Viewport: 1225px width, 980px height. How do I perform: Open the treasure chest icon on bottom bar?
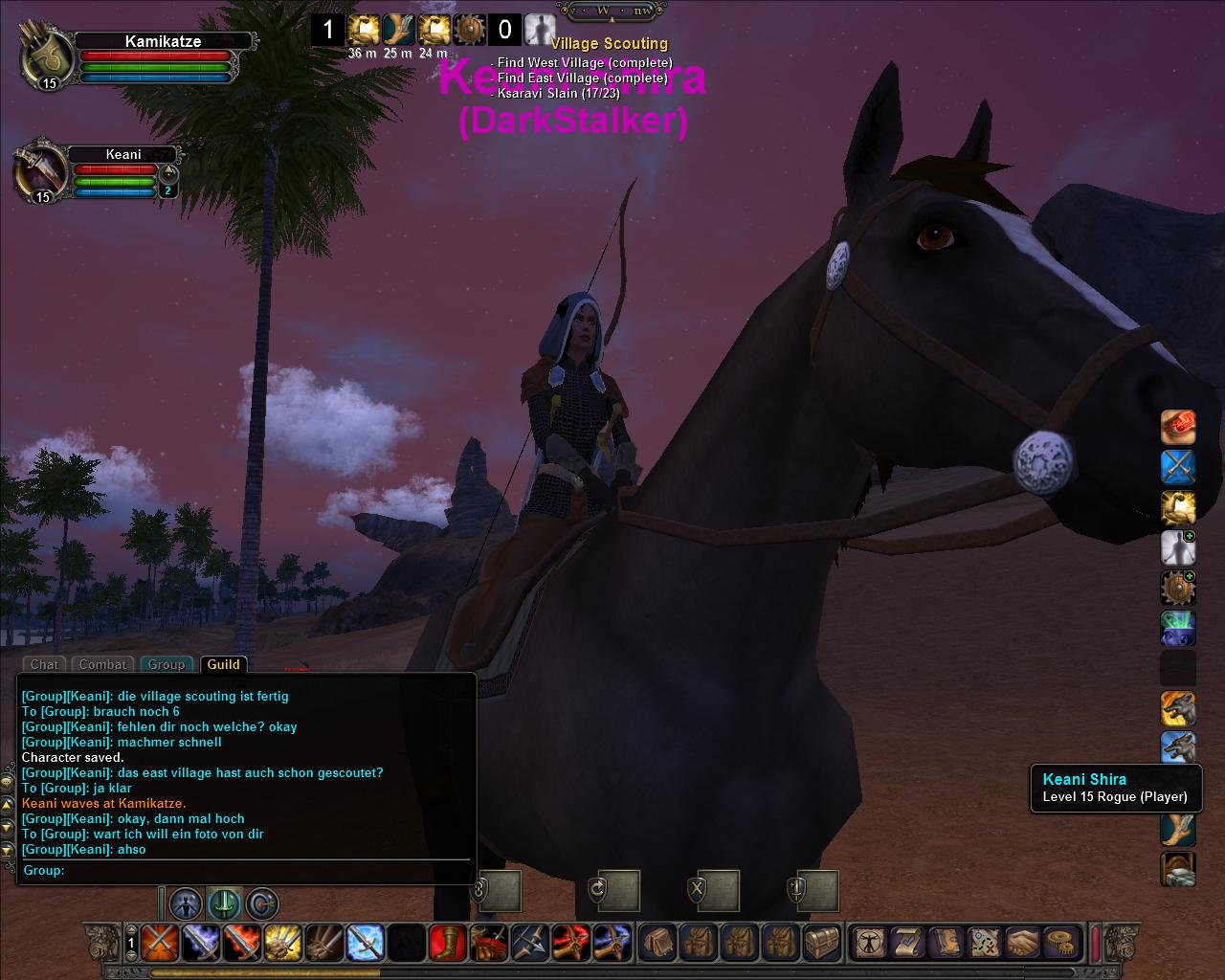pyautogui.click(x=822, y=943)
